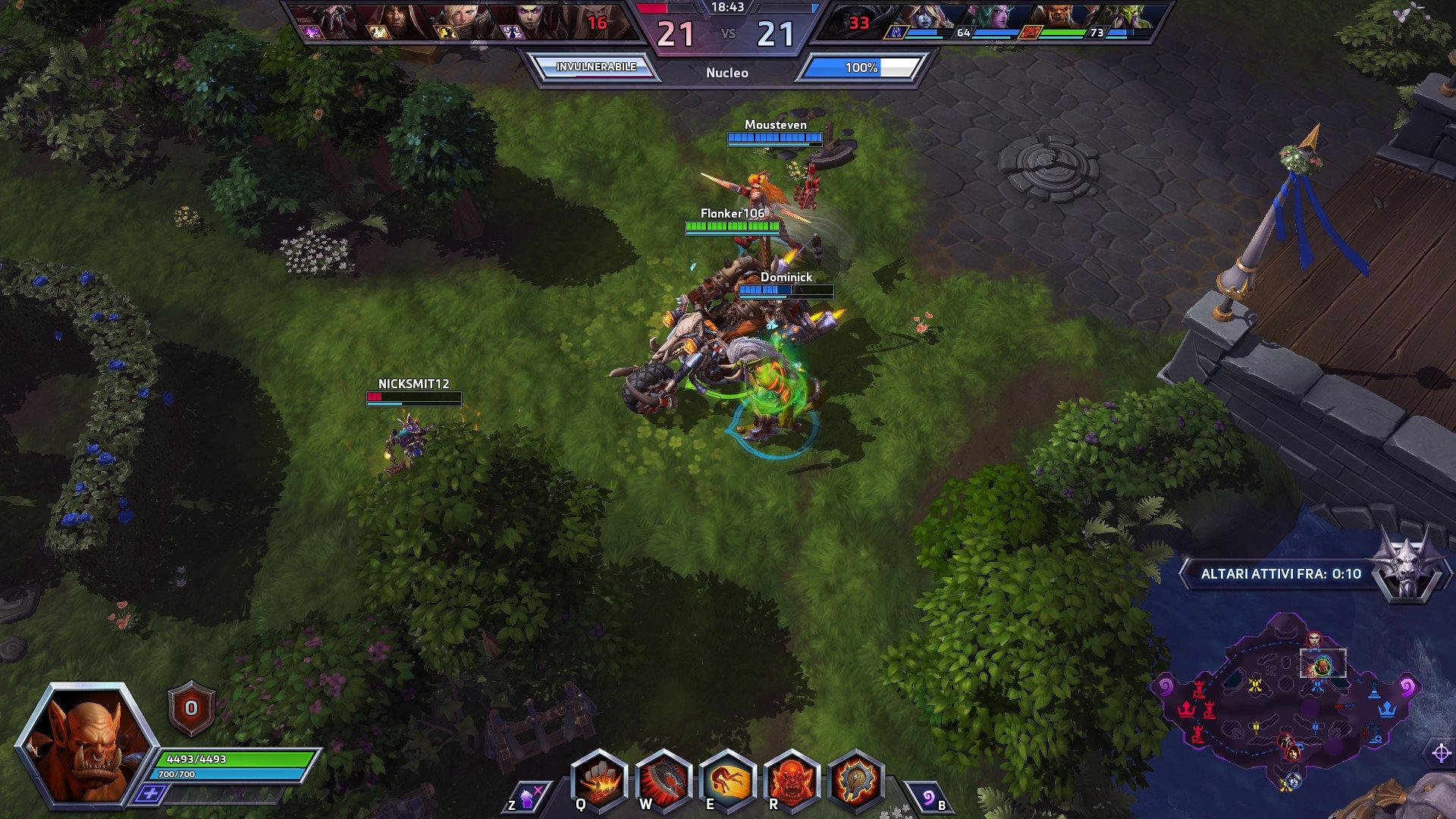This screenshot has width=1456, height=819.
Task: Click the red shield icon showing zero
Action: click(x=191, y=708)
